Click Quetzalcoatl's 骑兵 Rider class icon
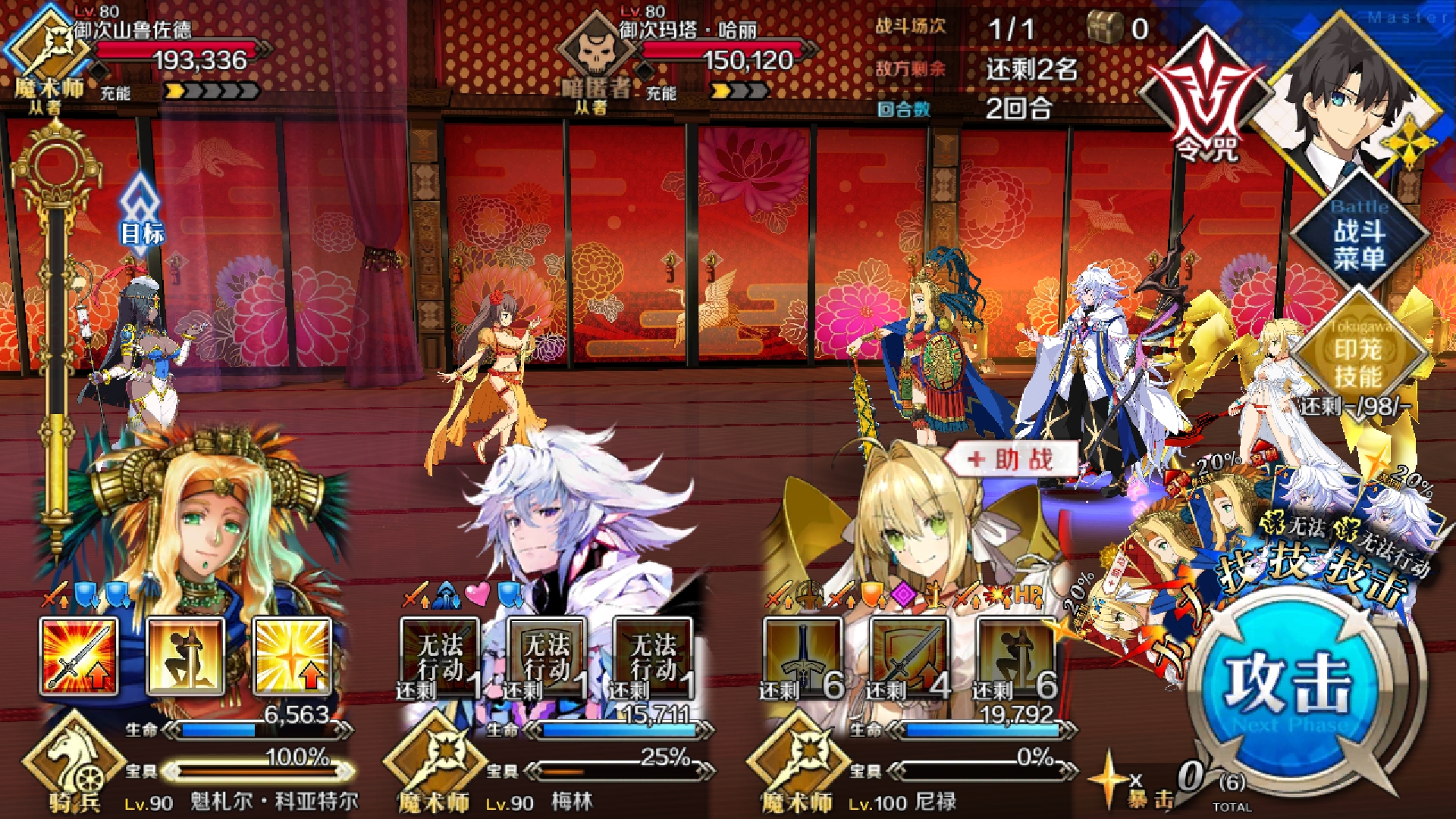Image resolution: width=1456 pixels, height=819 pixels. click(x=74, y=758)
